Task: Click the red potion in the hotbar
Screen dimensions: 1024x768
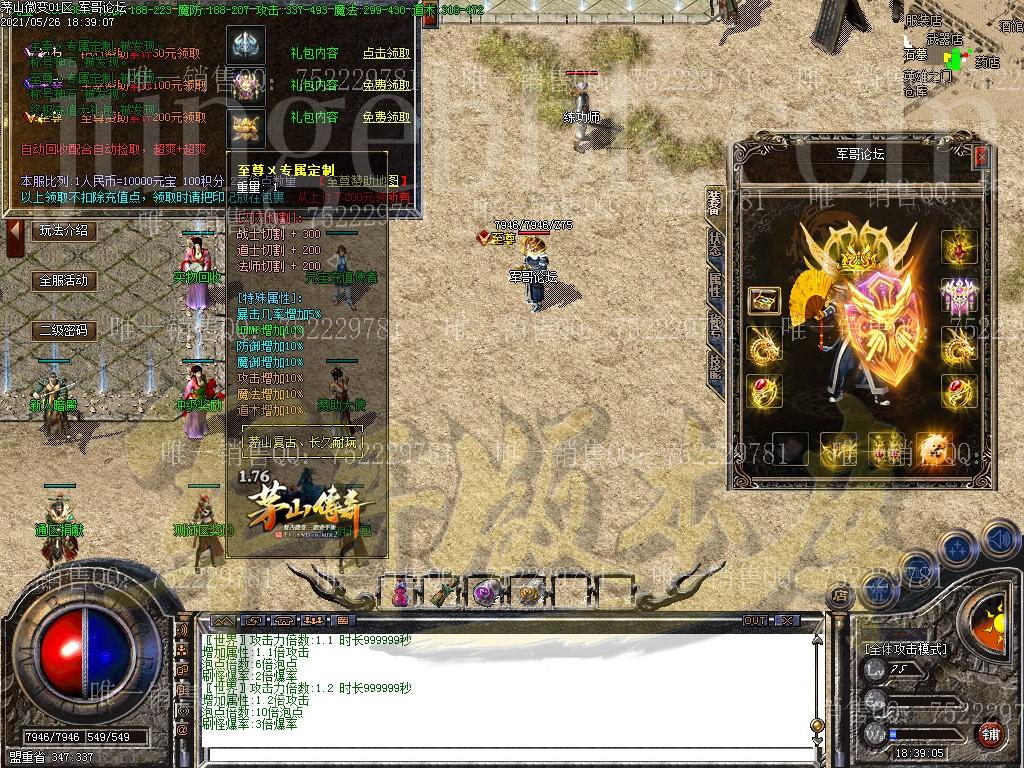Action: [x=400, y=593]
